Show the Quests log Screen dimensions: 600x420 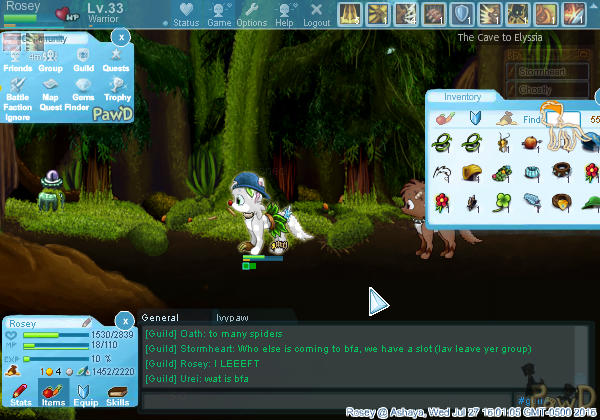(x=116, y=62)
